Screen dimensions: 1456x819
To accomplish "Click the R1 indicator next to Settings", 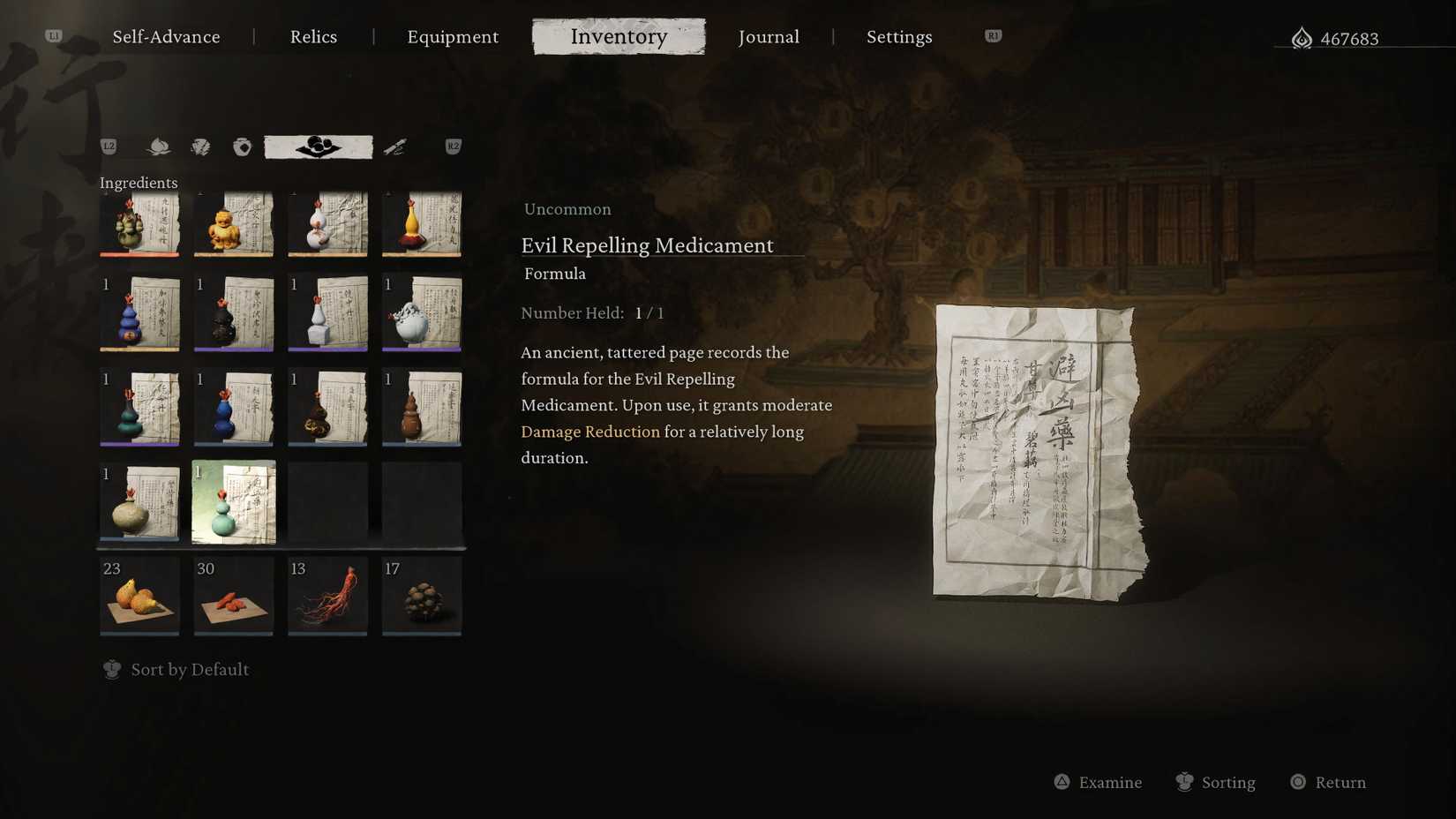I will [x=992, y=36].
